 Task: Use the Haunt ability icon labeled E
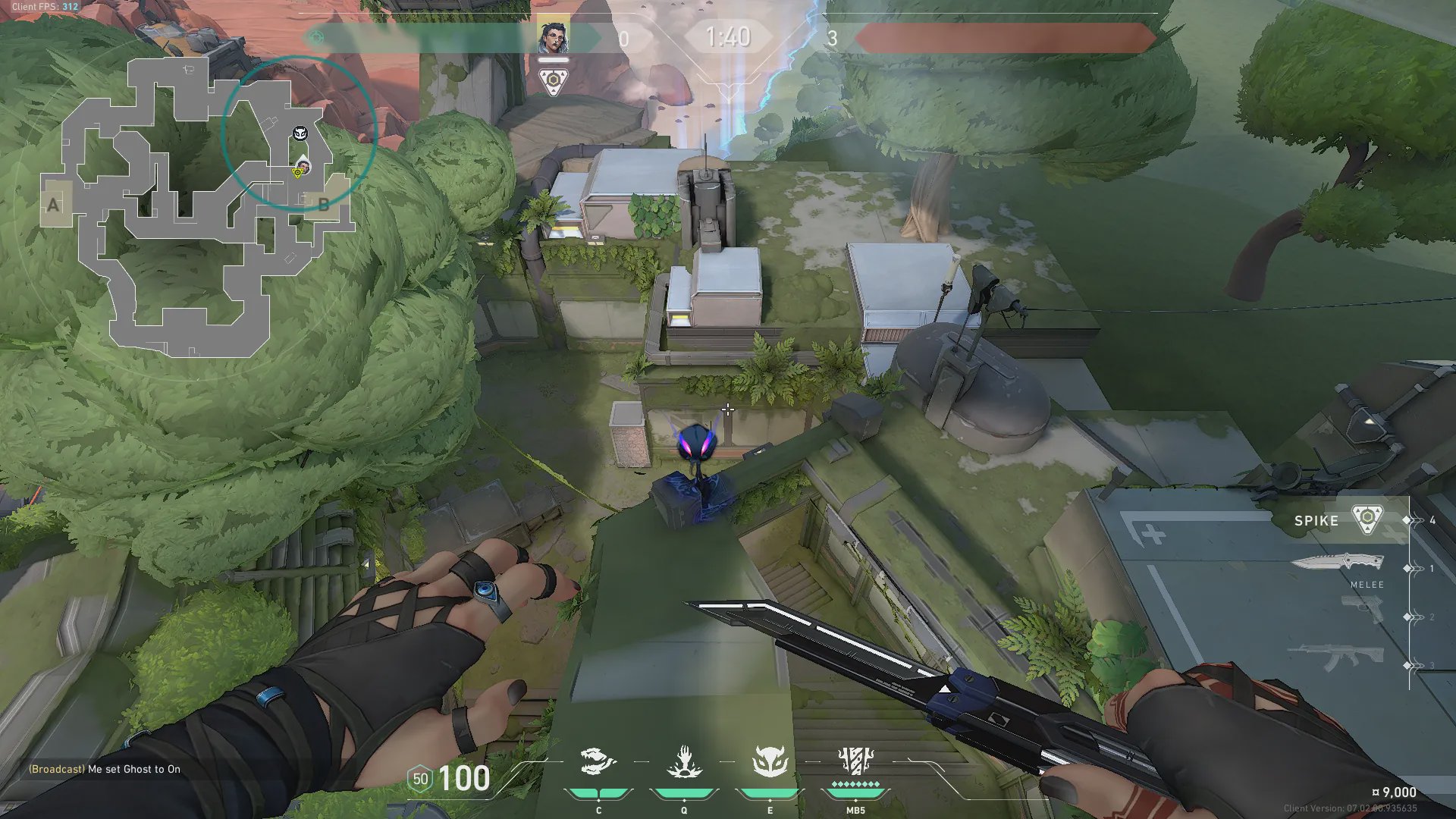tap(770, 762)
